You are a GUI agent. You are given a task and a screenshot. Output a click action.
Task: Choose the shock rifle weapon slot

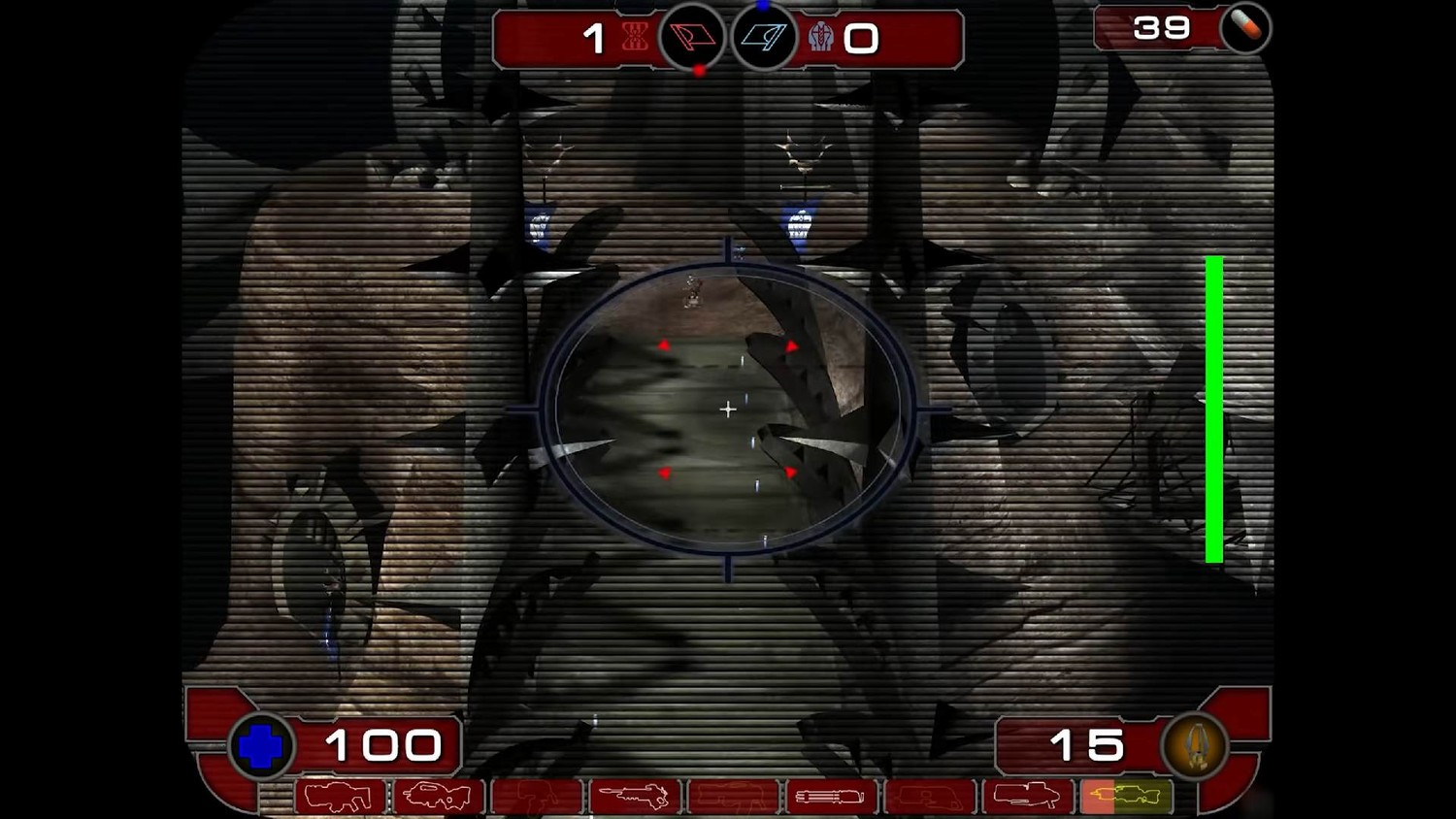coord(634,797)
